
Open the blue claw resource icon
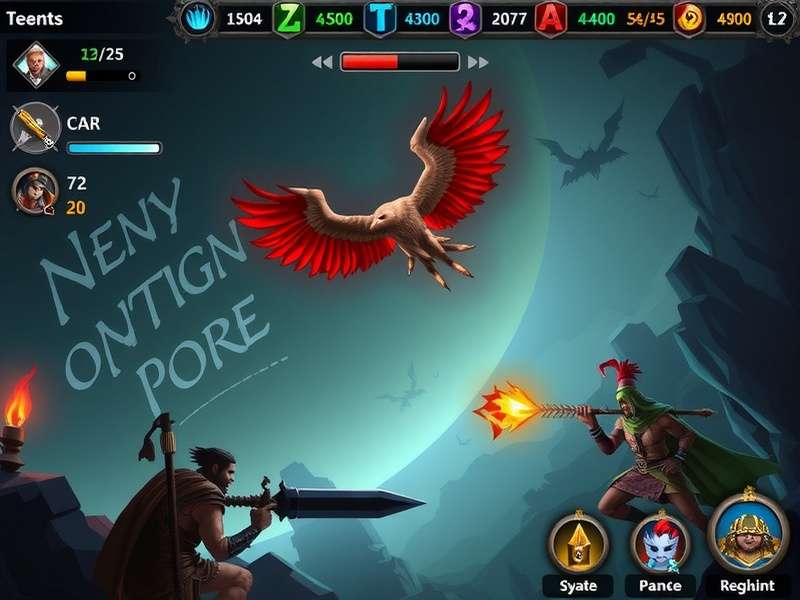coord(198,19)
